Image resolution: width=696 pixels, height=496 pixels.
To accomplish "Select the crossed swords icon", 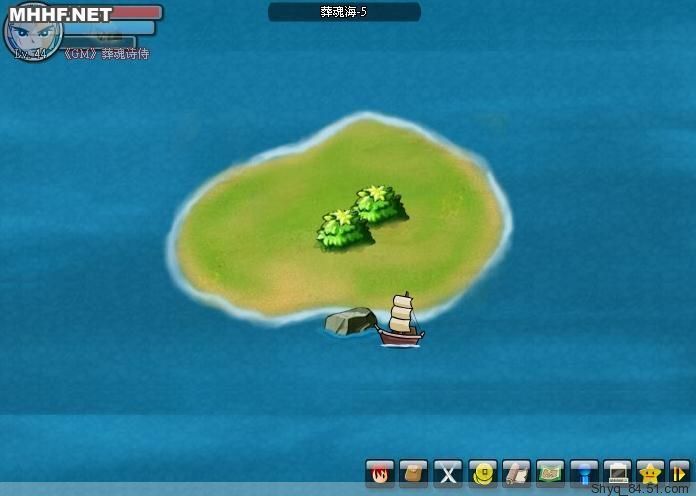I will coord(448,472).
